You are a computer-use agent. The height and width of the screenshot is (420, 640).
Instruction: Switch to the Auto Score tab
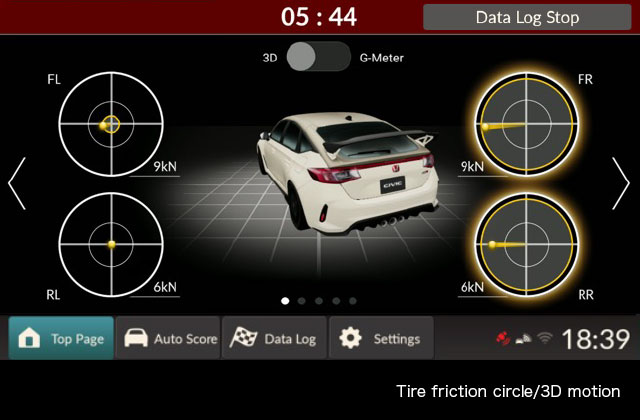pos(169,339)
